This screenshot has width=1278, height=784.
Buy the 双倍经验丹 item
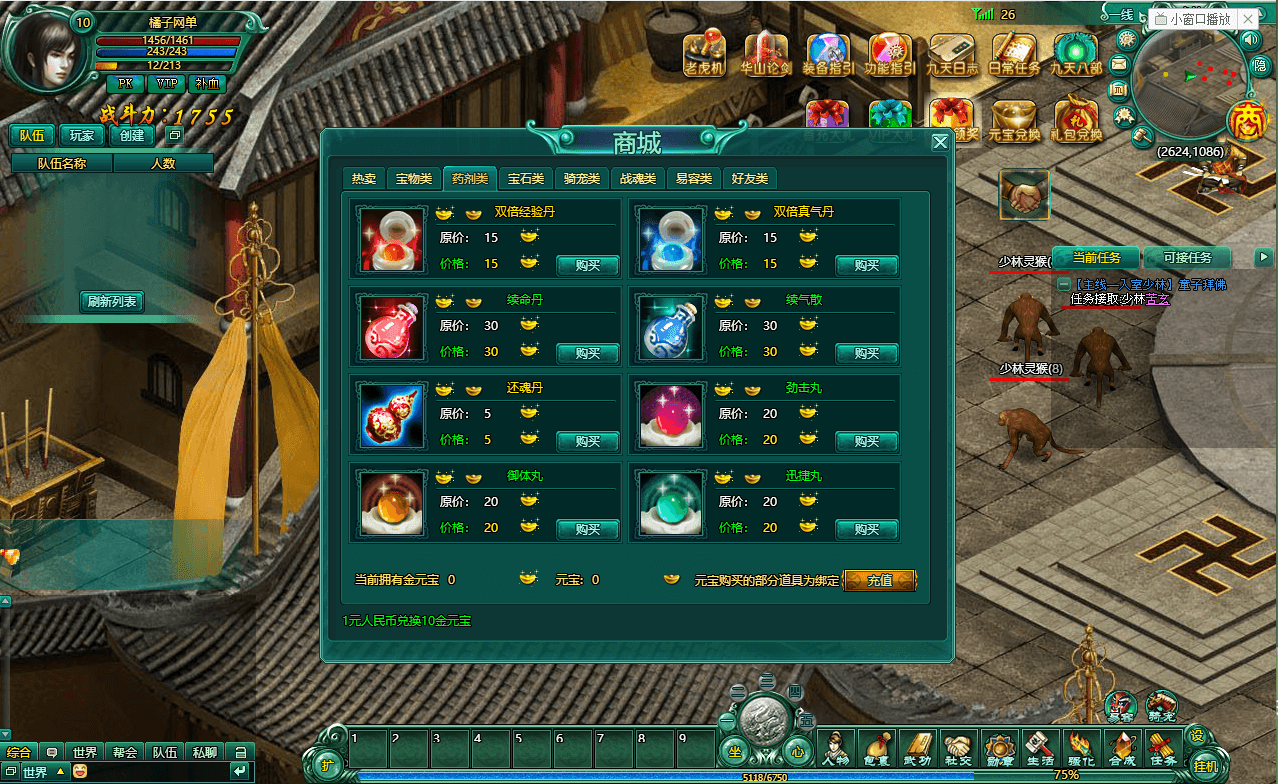click(587, 265)
